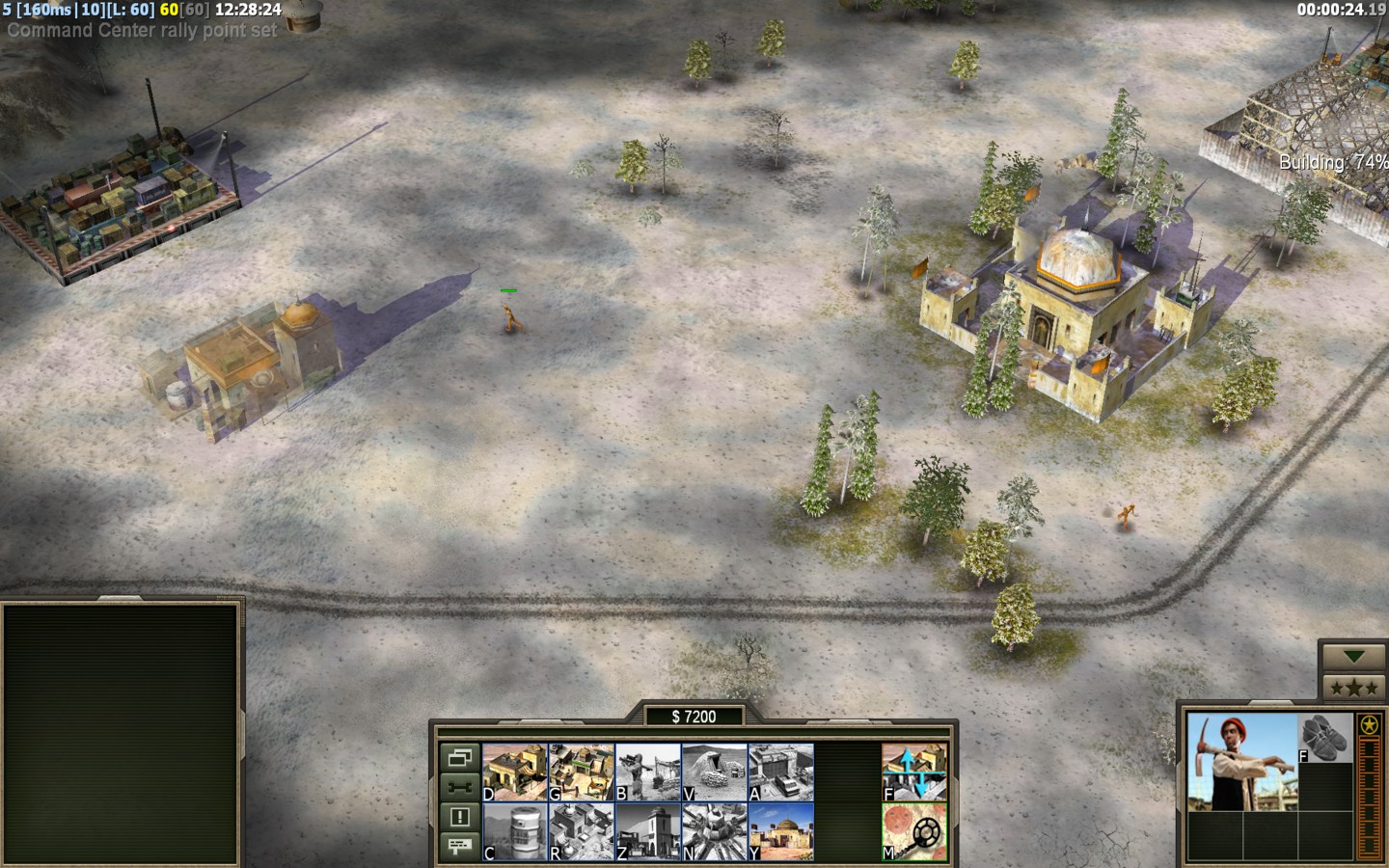The image size is (1389, 868).
Task: Pick the Arms Dealer build icon labeled A
Action: [x=780, y=772]
